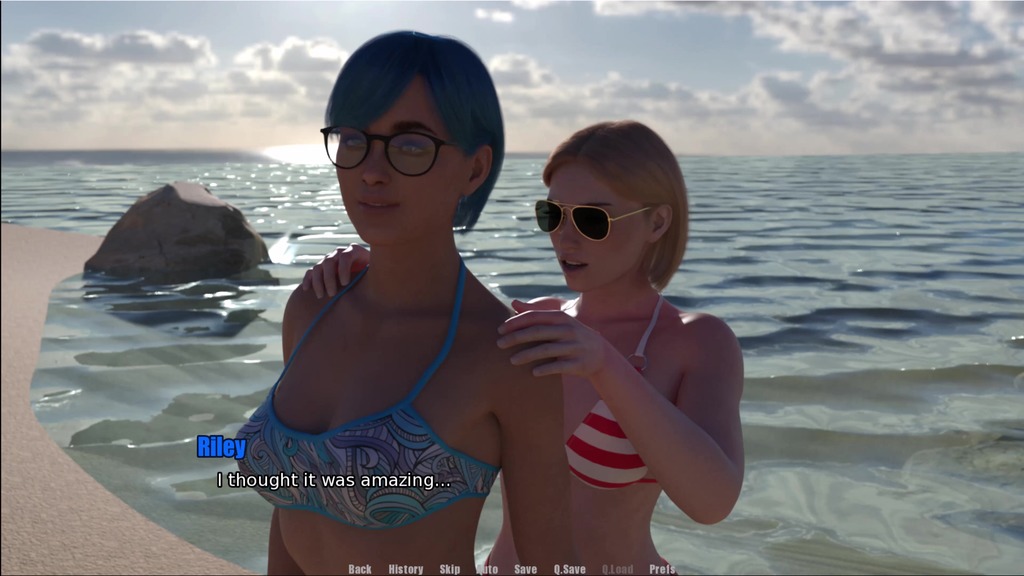Screen dimensions: 1024x576
Task: Click the greyed-out Q.Load button
Action: (617, 569)
